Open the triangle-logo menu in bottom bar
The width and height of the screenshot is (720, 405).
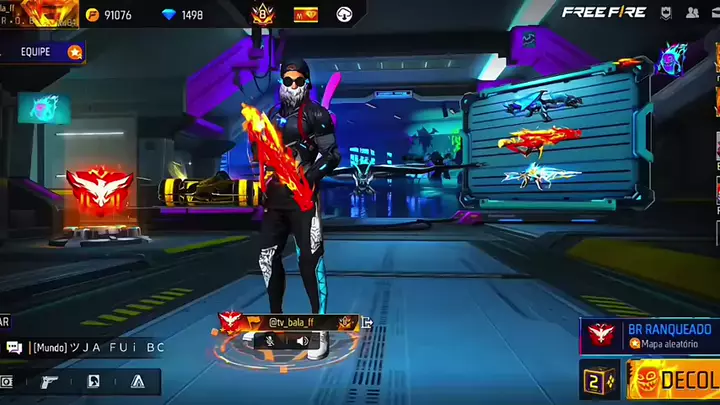138,381
